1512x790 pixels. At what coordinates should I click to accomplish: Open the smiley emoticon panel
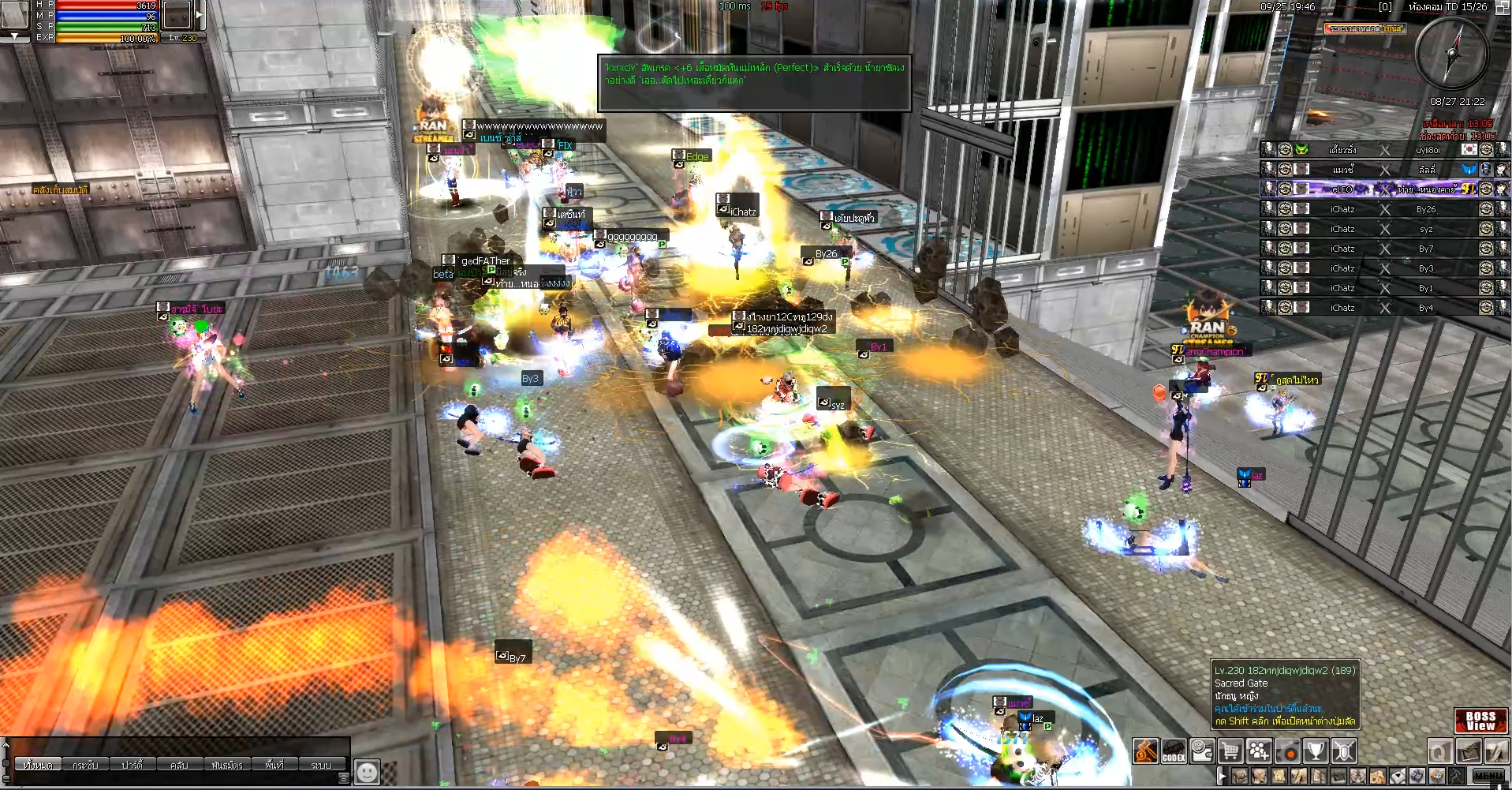[367, 771]
